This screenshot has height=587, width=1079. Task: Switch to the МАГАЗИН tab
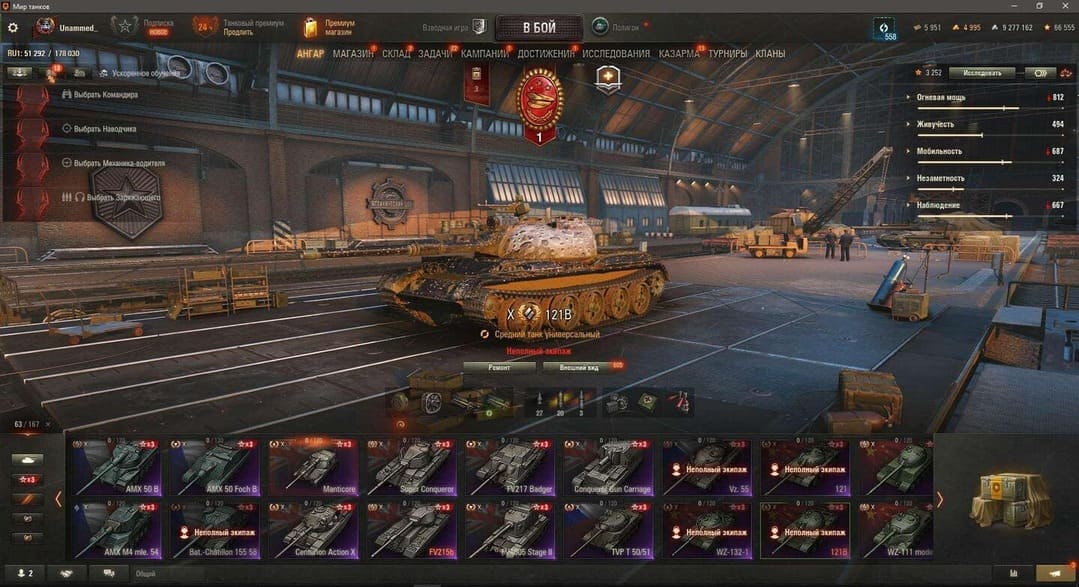(x=353, y=53)
